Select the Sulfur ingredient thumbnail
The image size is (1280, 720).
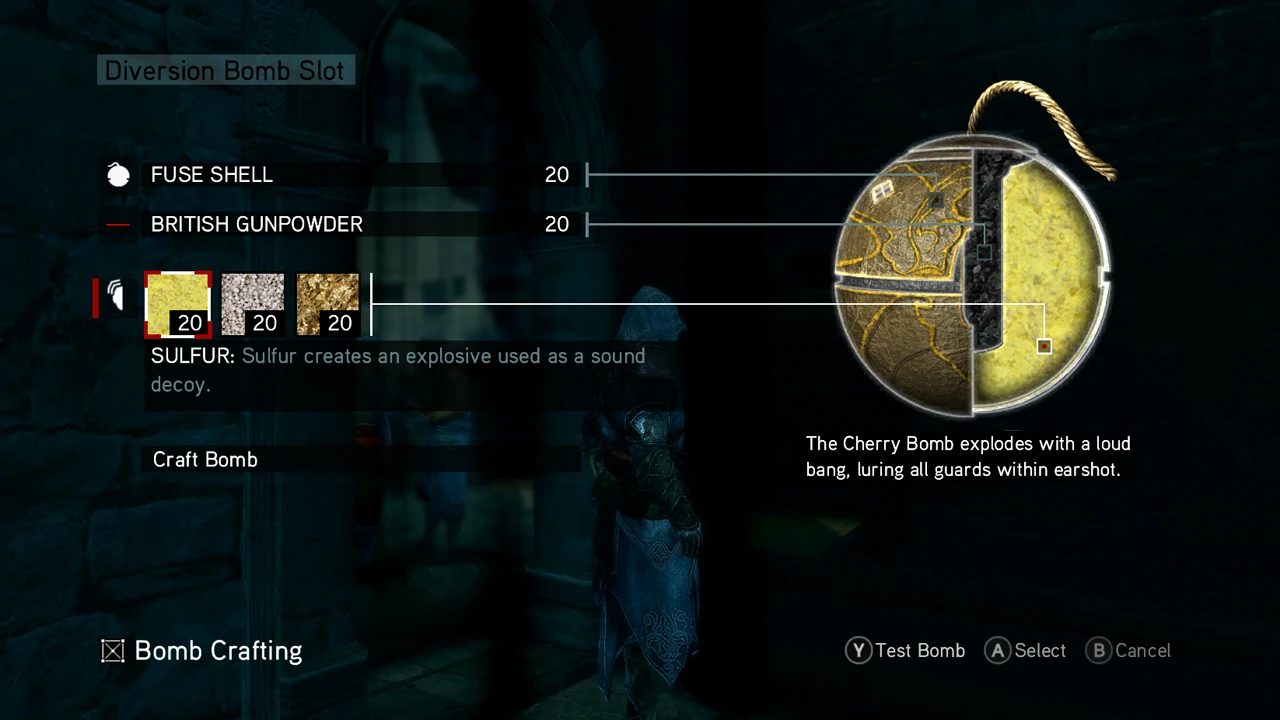178,303
